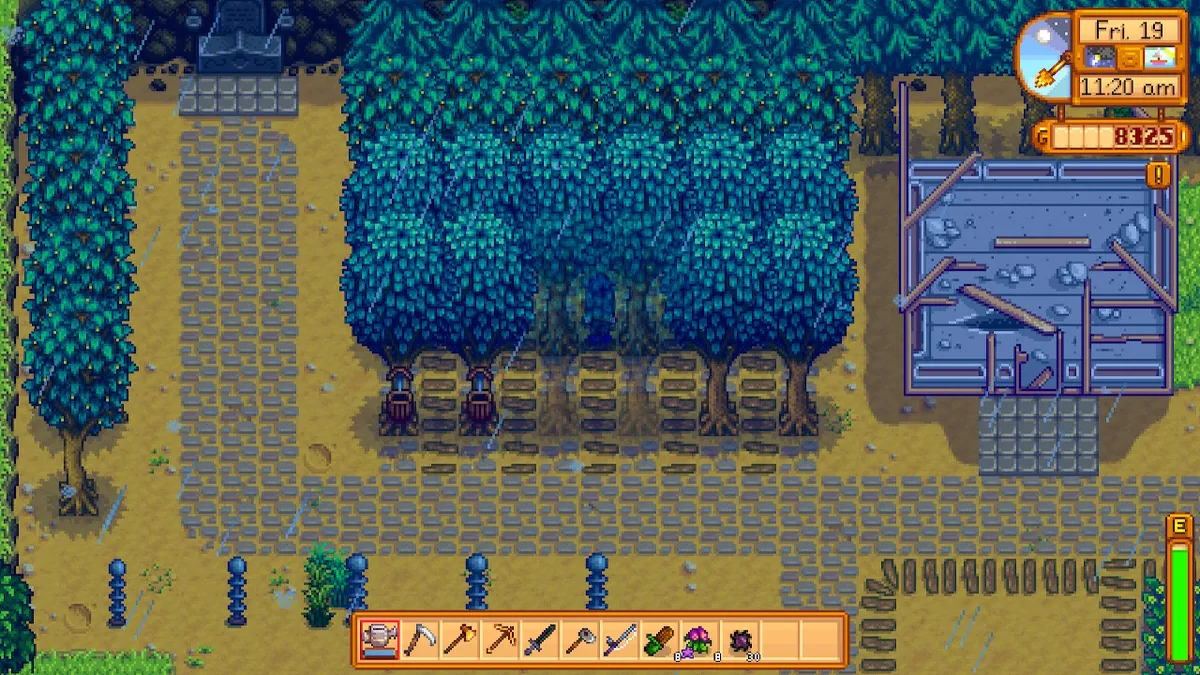Select the scythe in the toolbar
1200x675 pixels.
tap(419, 640)
